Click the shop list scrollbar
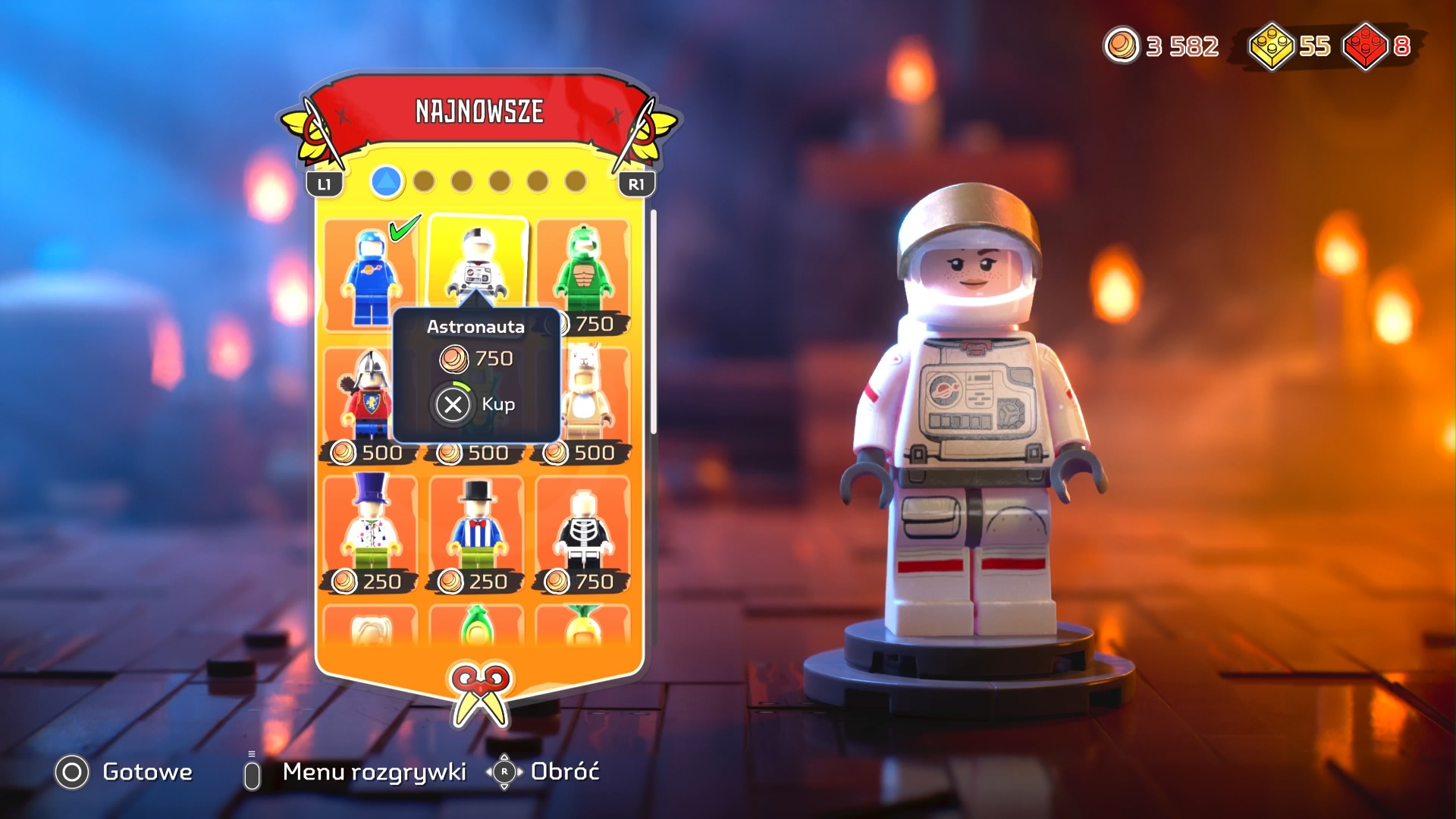Image resolution: width=1456 pixels, height=819 pixels. click(653, 322)
